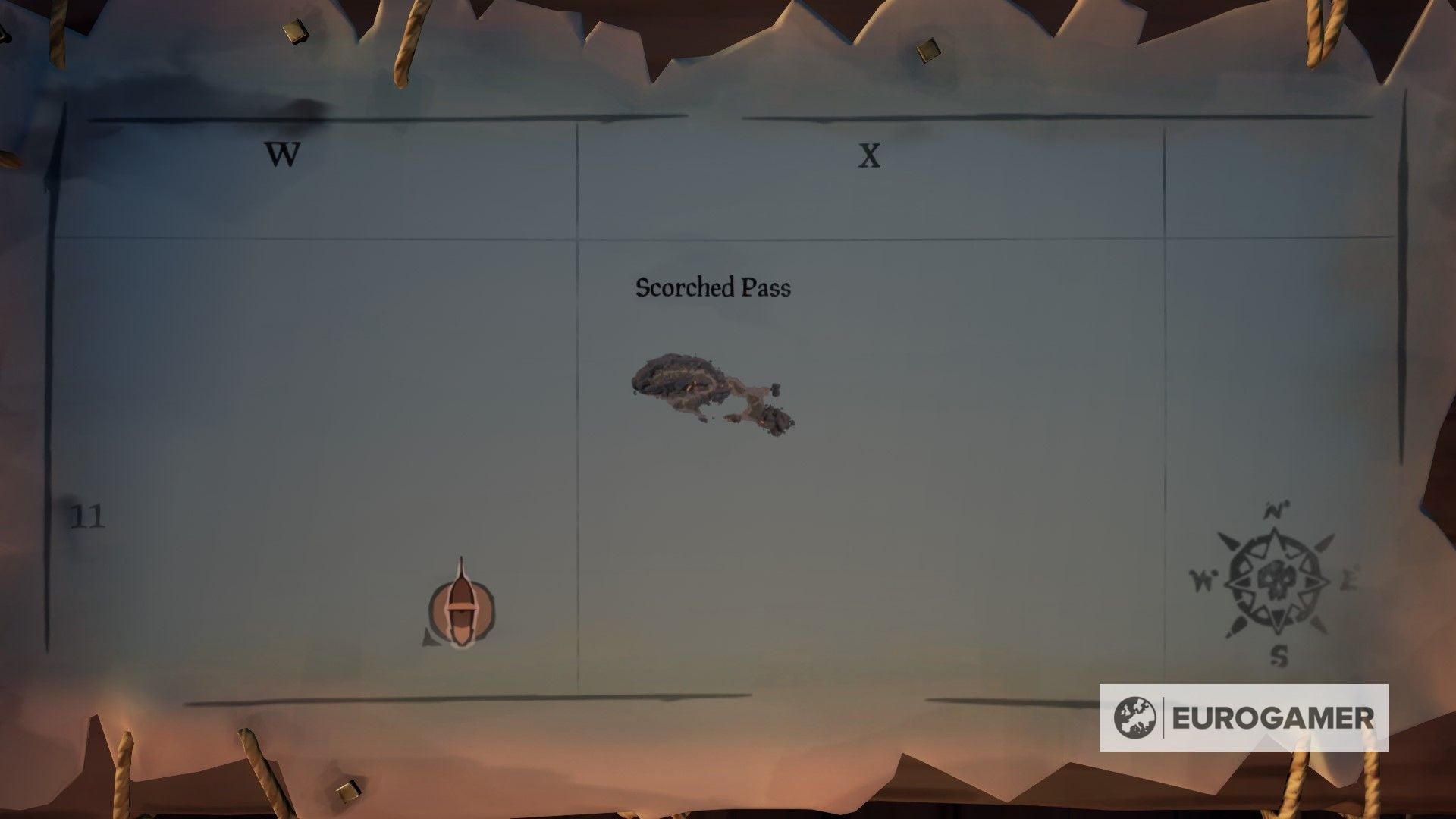Select map column header W

283,155
